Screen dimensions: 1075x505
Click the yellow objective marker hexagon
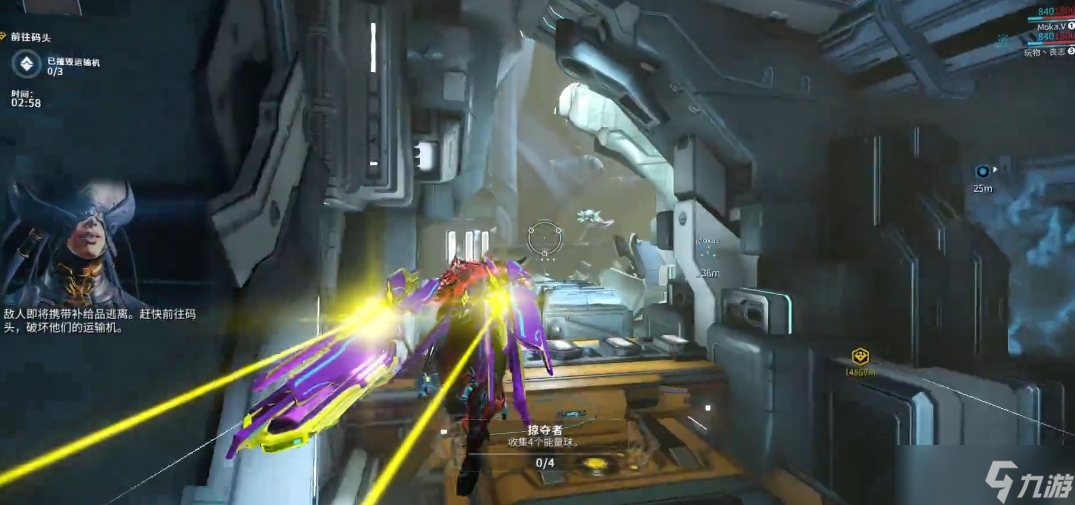pos(859,357)
